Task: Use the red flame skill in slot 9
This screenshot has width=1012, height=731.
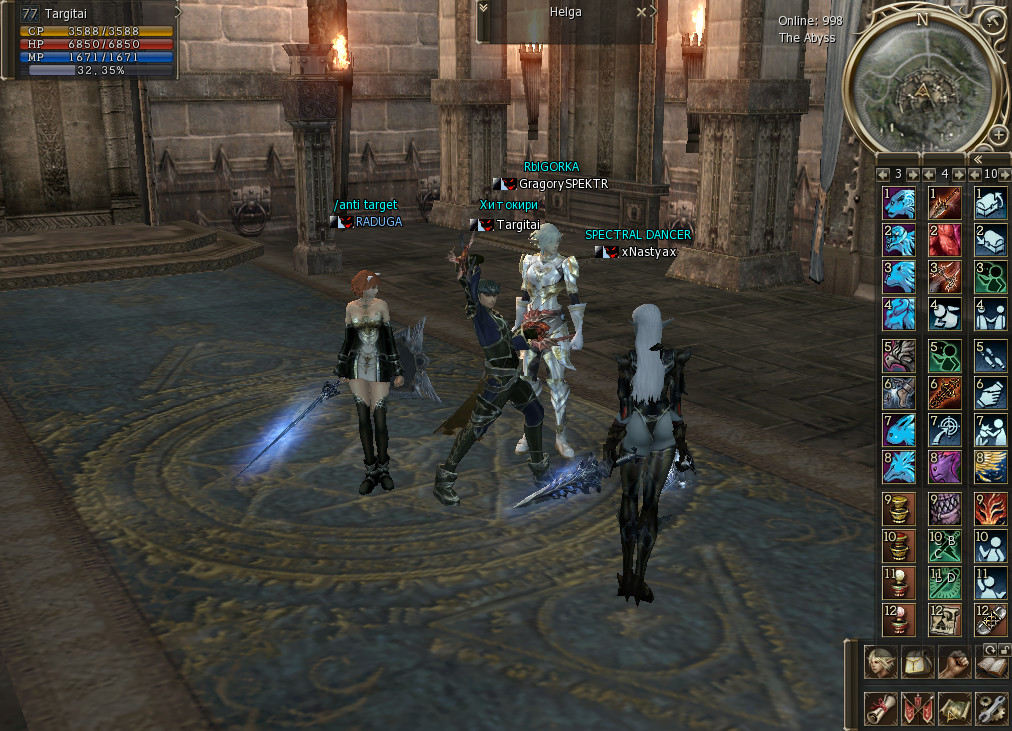Action: click(x=991, y=510)
